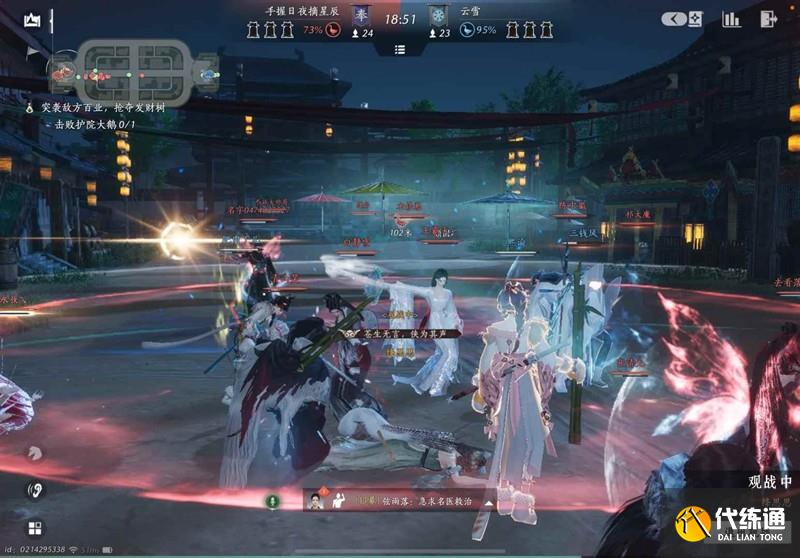
Task: Select the snowflake 云雪 team banner
Action: [438, 17]
